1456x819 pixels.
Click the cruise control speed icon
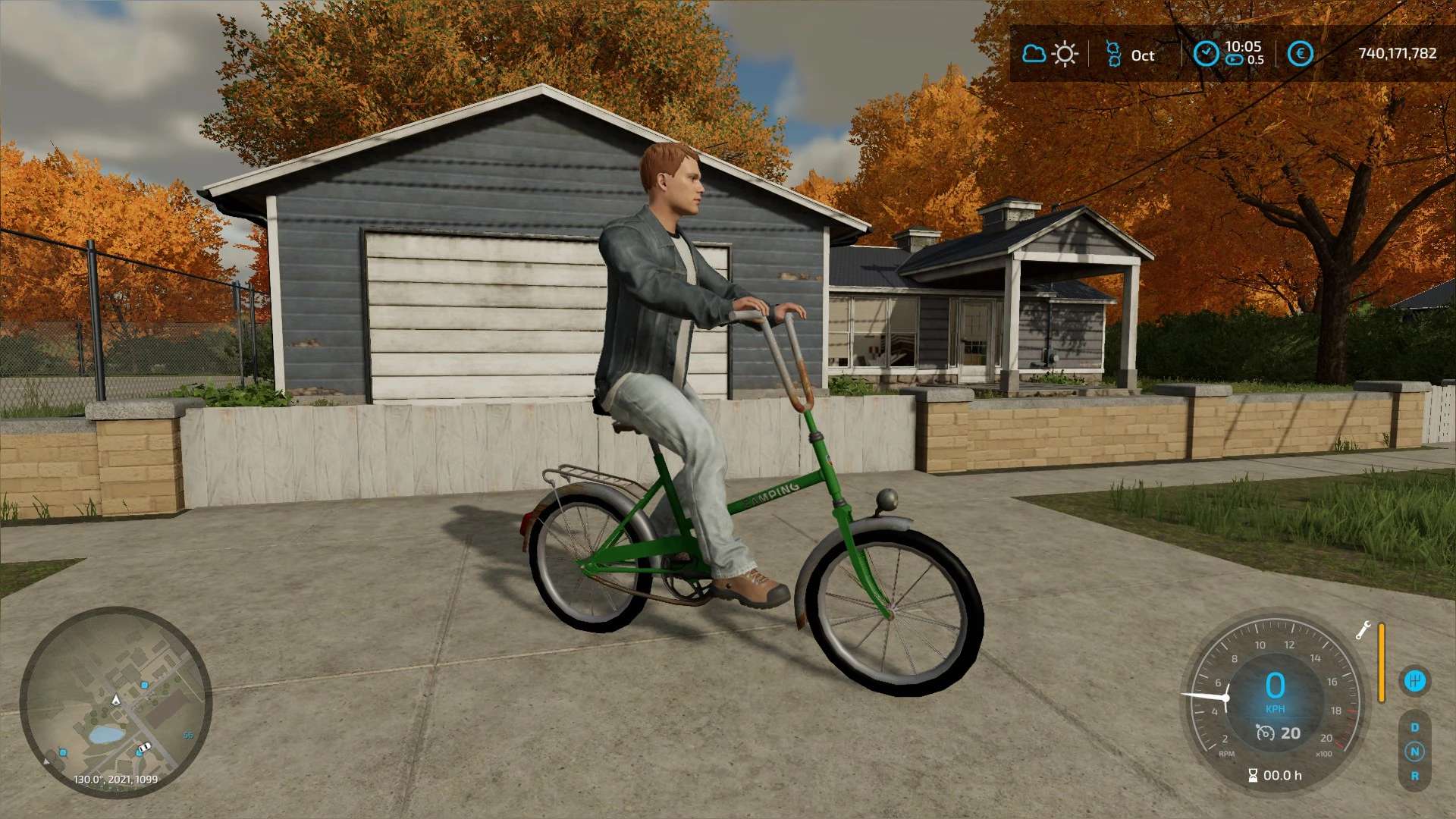coord(1265,733)
